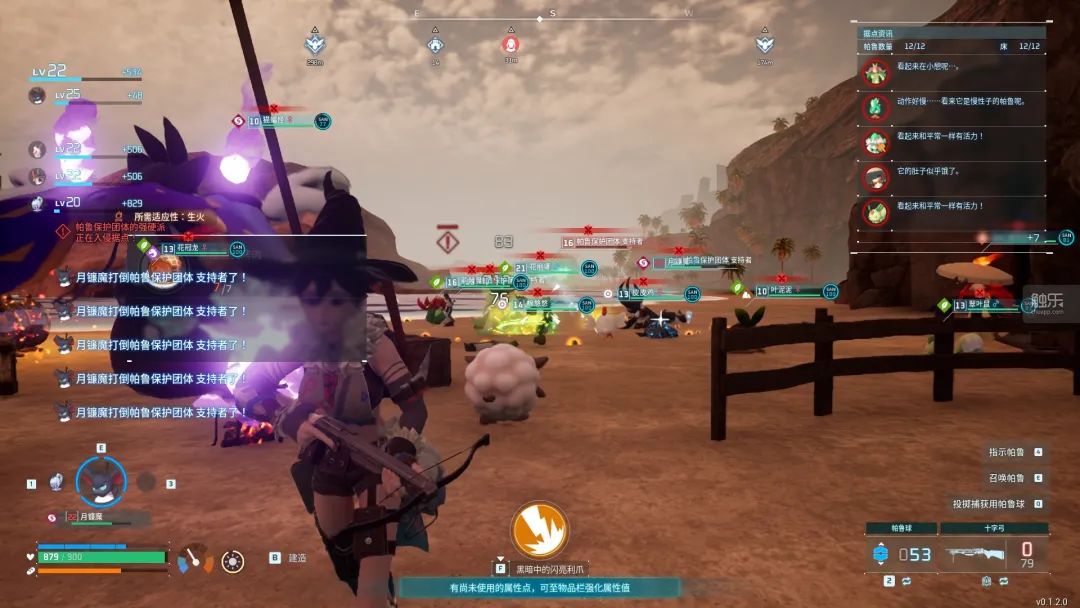Image resolution: width=1080 pixels, height=608 pixels.
Task: Open the 据点资讯 base info header
Action: tap(880, 33)
